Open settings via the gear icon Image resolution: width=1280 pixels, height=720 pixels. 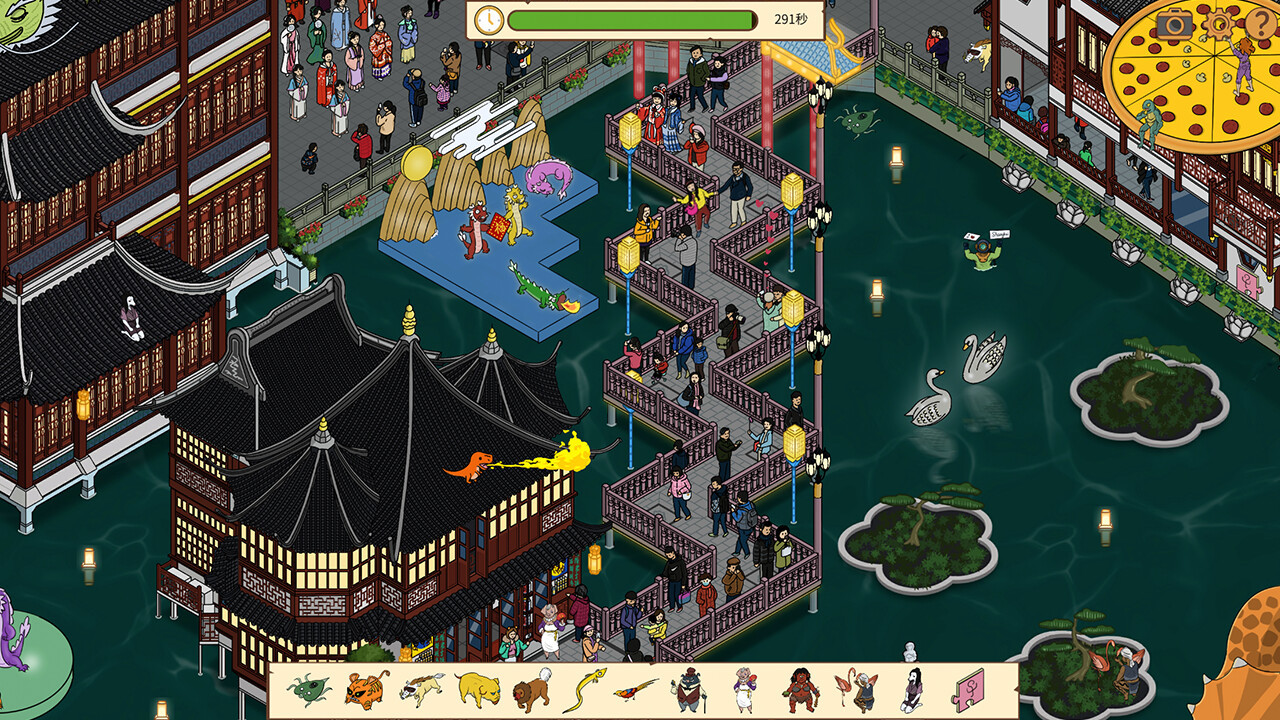[1217, 24]
